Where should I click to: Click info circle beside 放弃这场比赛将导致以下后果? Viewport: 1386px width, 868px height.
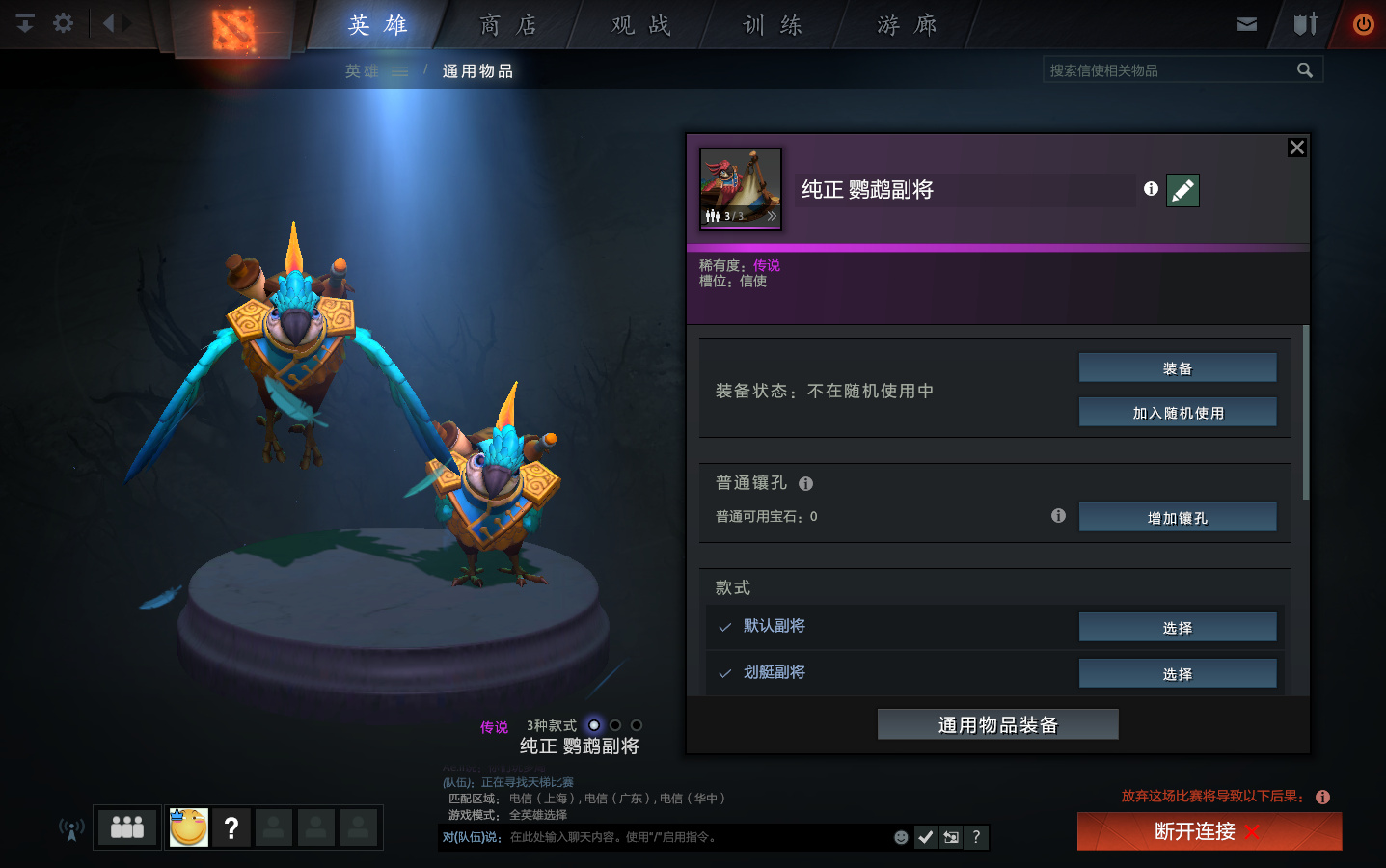[1323, 797]
